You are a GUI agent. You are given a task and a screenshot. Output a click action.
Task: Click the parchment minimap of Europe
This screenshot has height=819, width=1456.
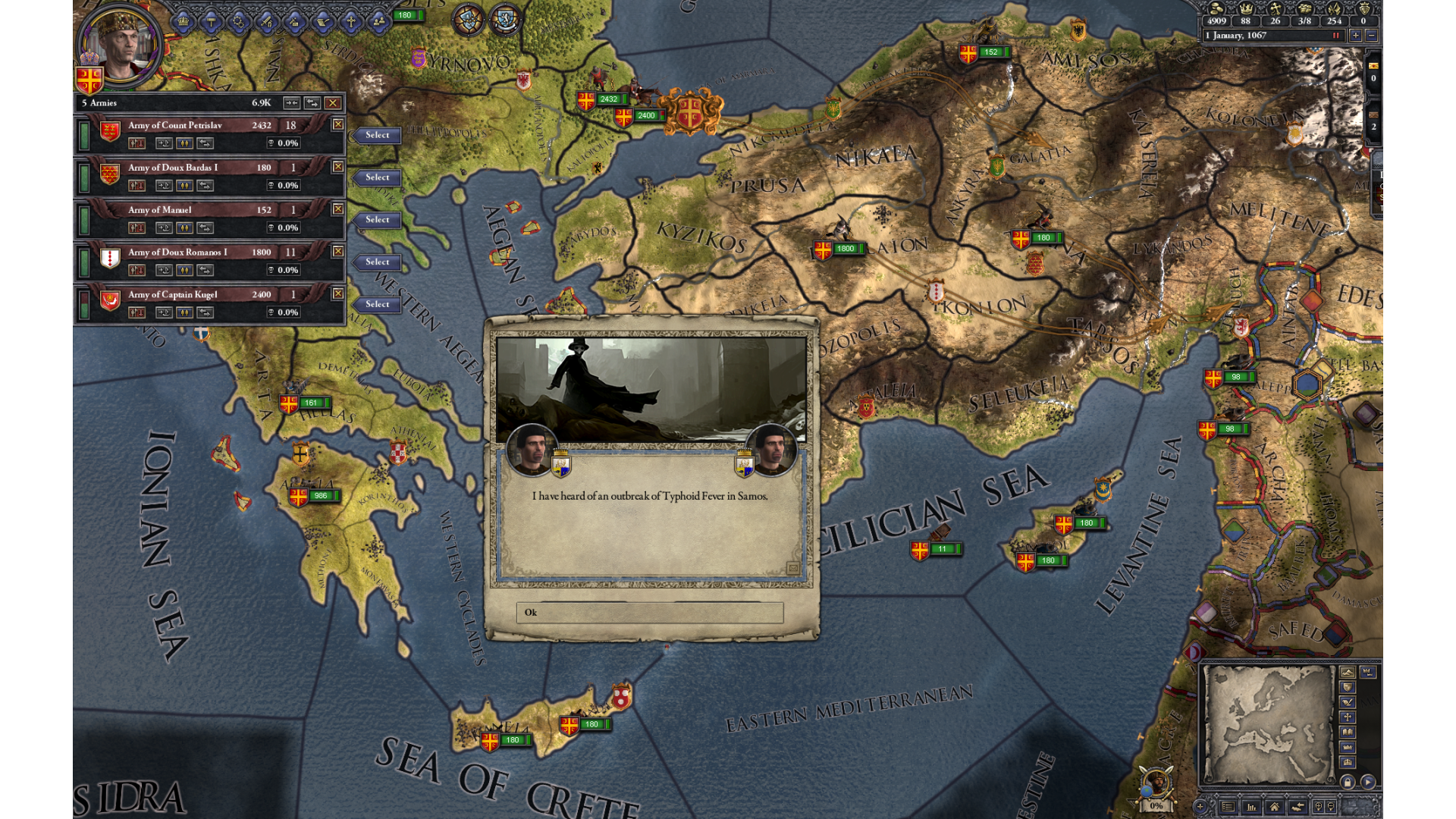[1269, 725]
